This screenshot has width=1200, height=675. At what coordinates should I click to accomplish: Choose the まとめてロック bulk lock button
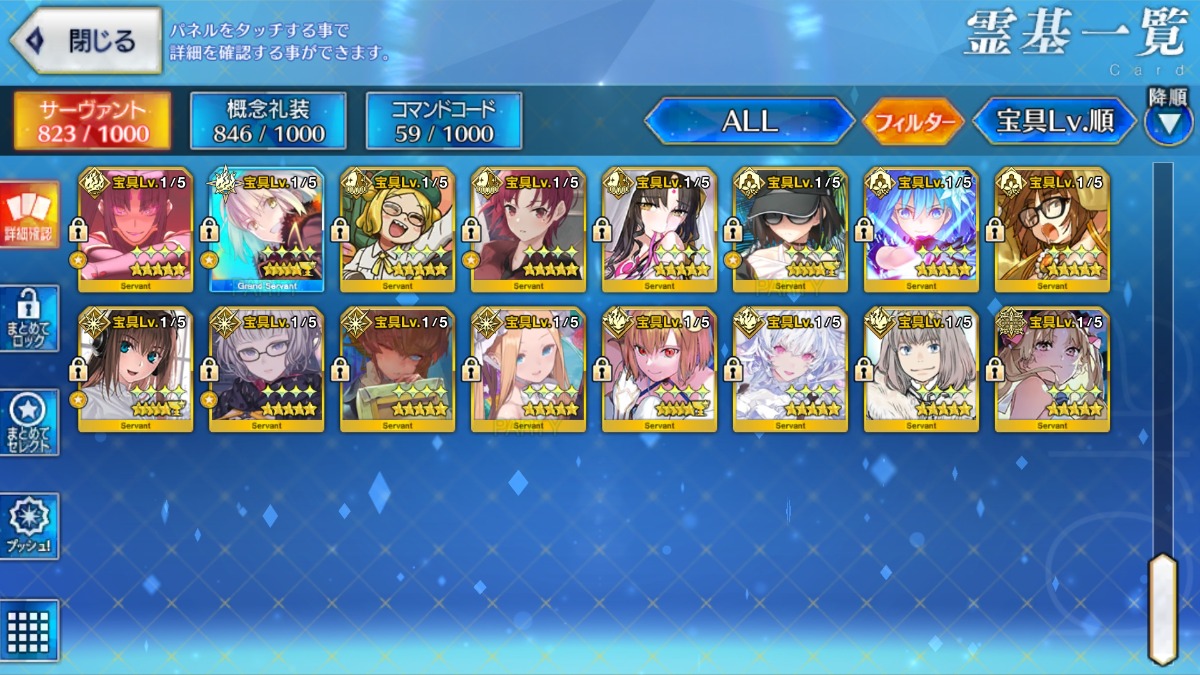(29, 318)
